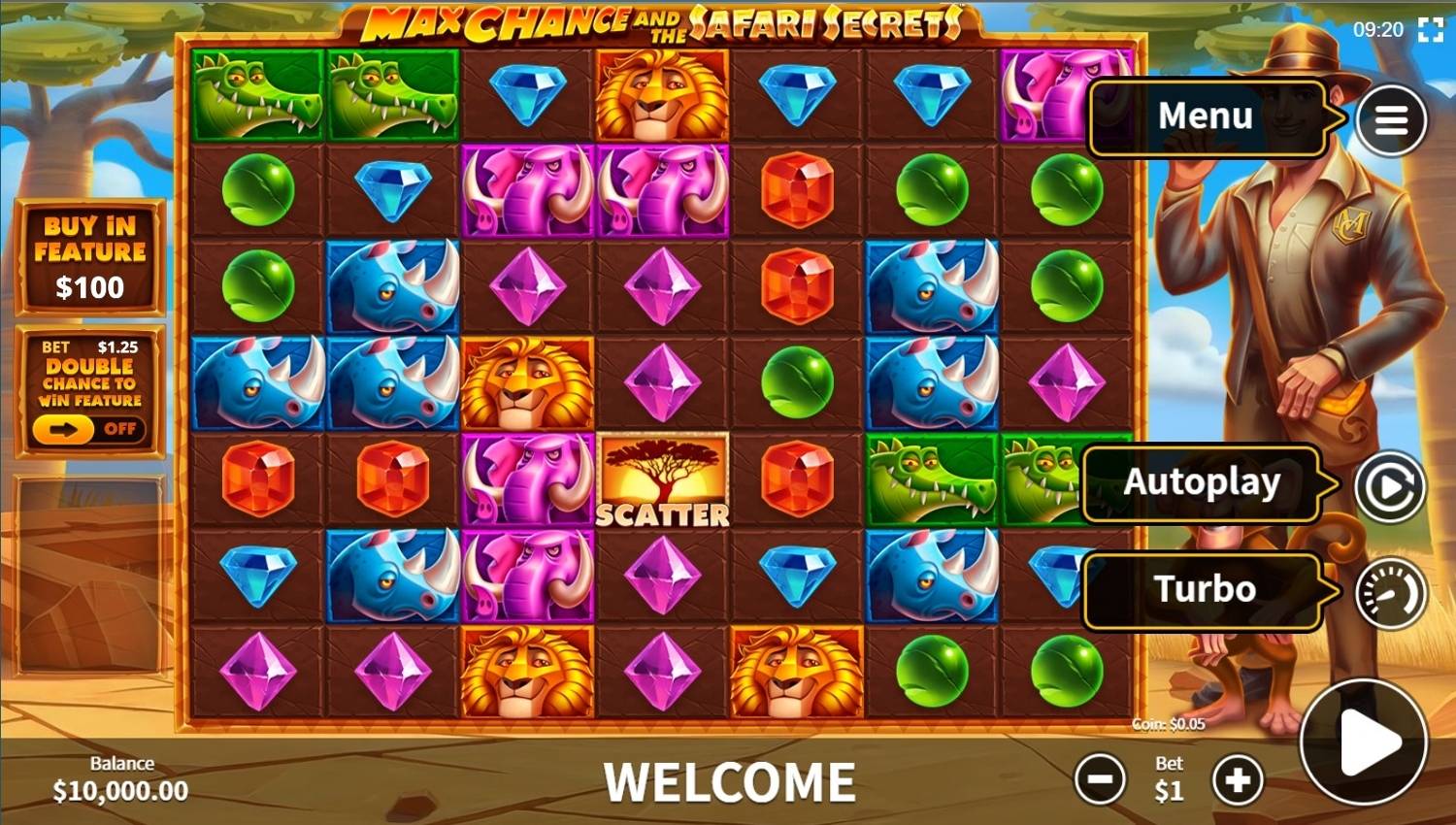This screenshot has width=1456, height=825.
Task: Select the Menu label
Action: (1204, 116)
